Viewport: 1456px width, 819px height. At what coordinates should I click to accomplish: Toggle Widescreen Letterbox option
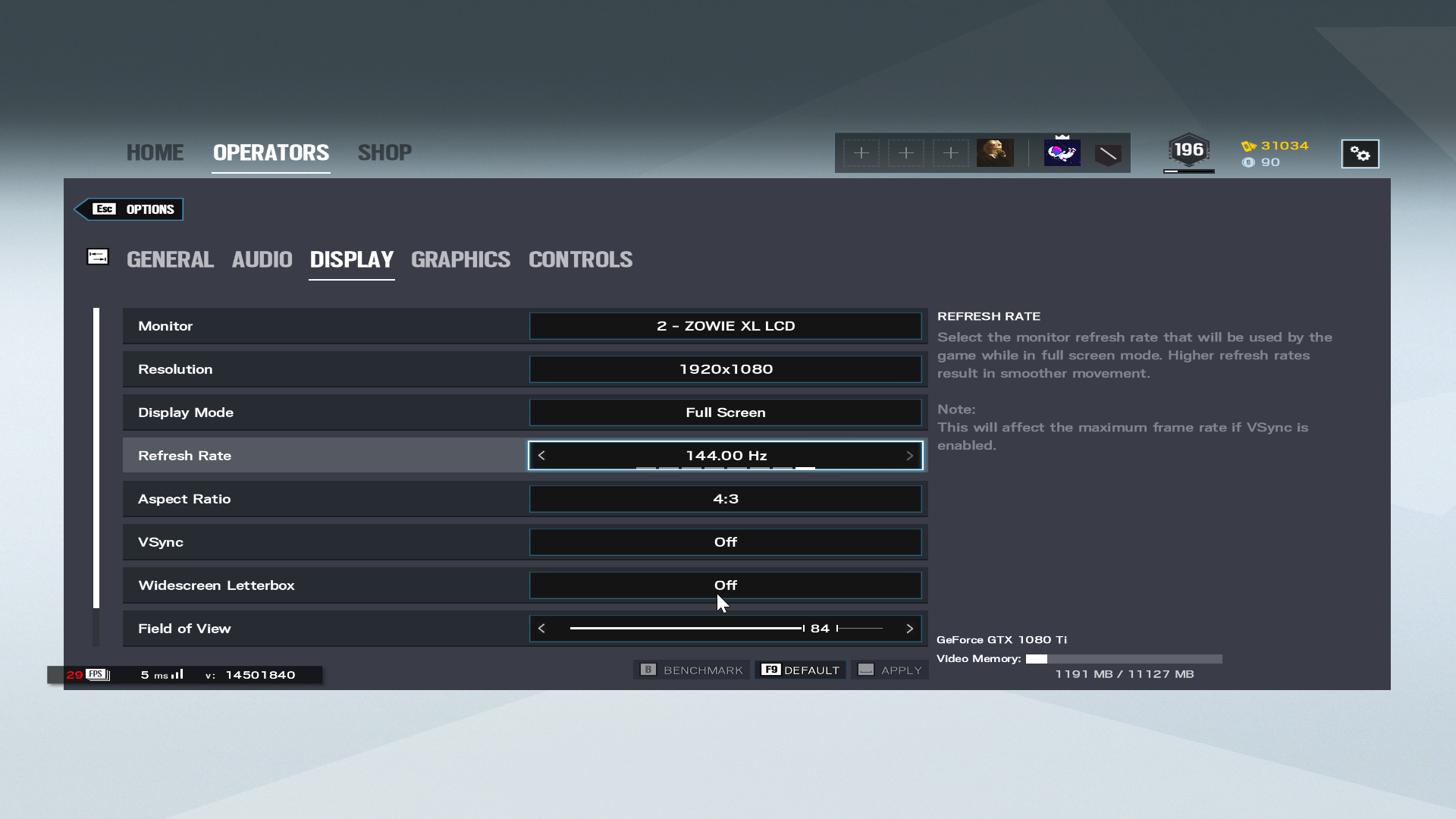point(725,585)
